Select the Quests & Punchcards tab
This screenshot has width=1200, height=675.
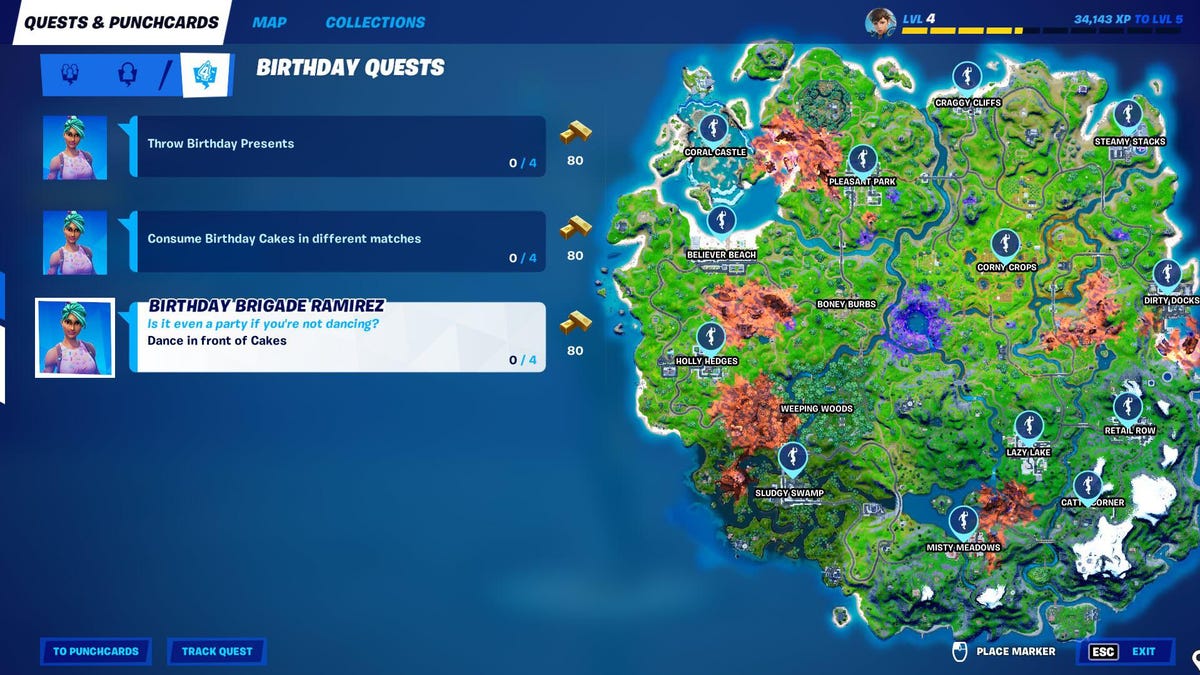pyautogui.click(x=121, y=22)
